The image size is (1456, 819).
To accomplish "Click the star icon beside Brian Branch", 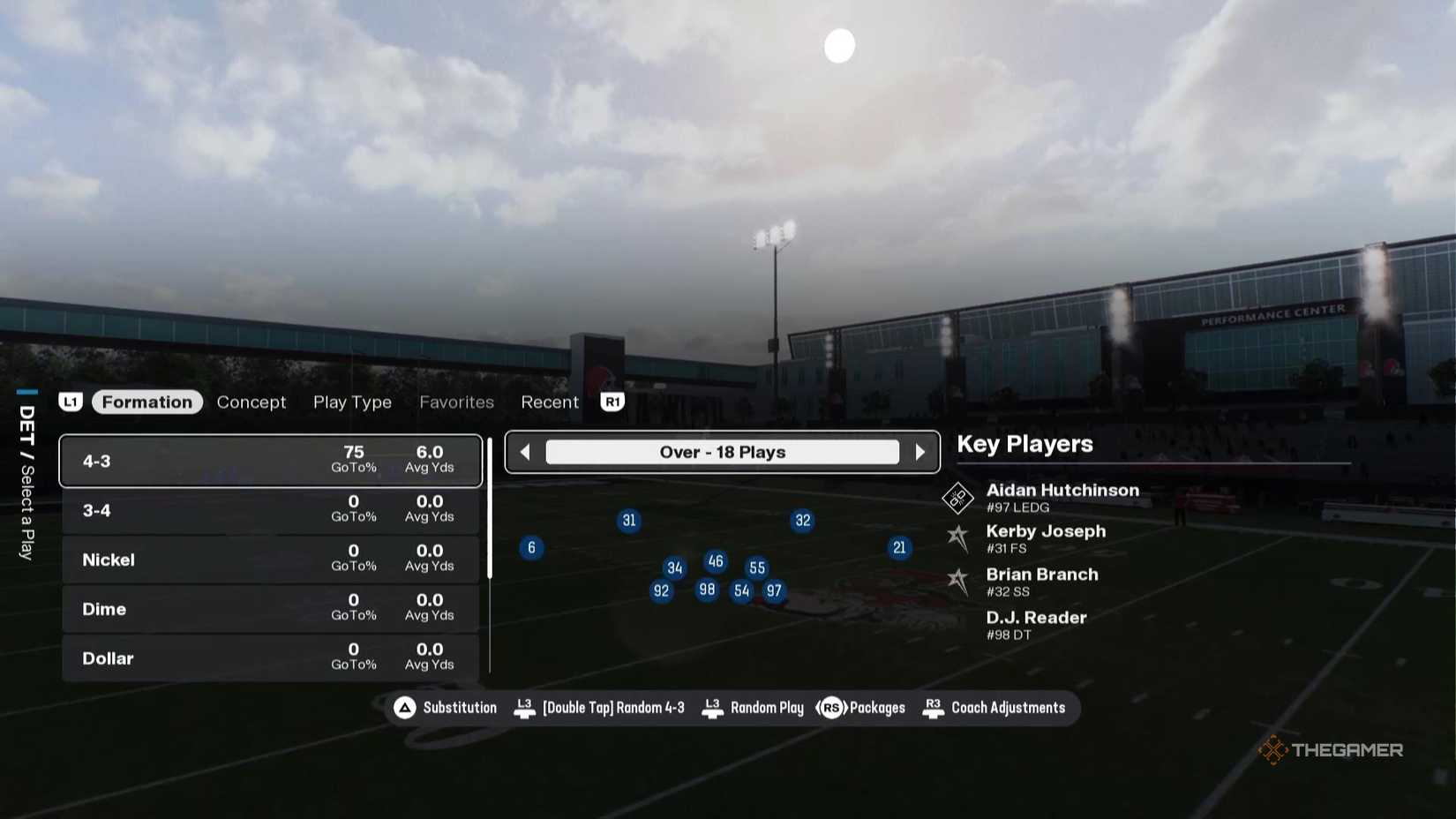I will click(x=959, y=581).
